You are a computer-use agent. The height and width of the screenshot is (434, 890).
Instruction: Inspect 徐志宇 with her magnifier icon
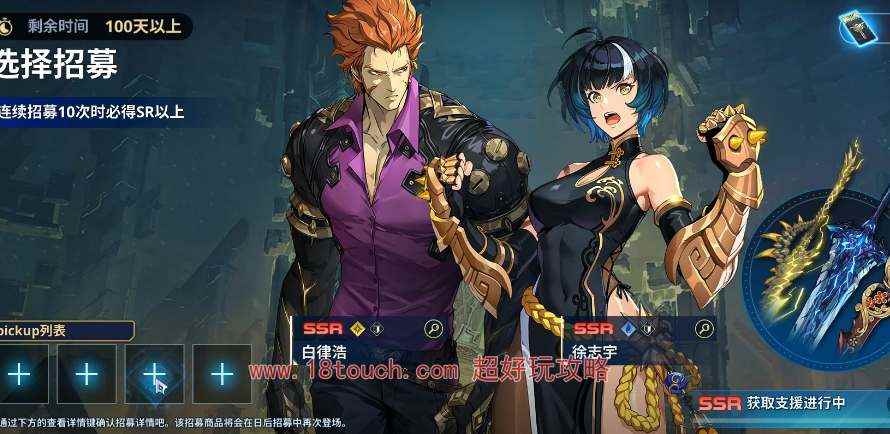pyautogui.click(x=704, y=328)
